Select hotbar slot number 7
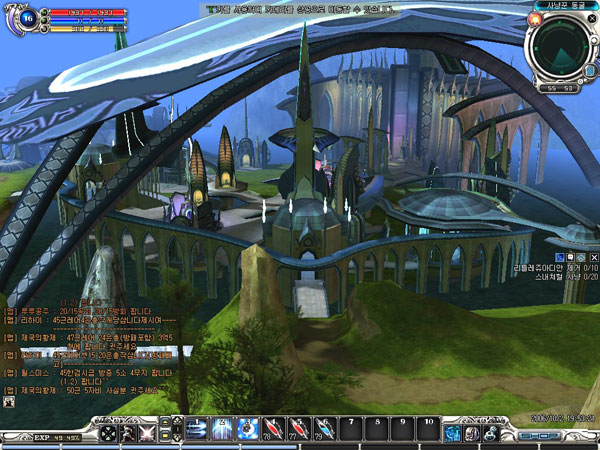Viewport: 600px width, 450px height. pyautogui.click(x=352, y=431)
